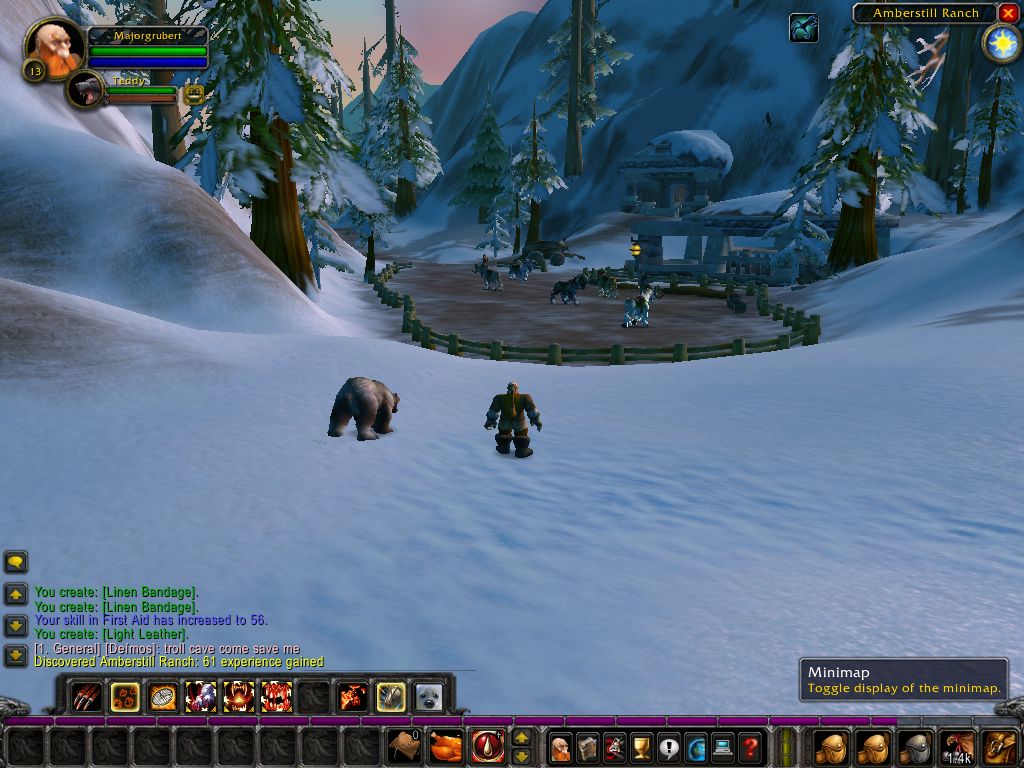Click the pet happiness face icon
Screen dimensions: 1024x768
[194, 95]
